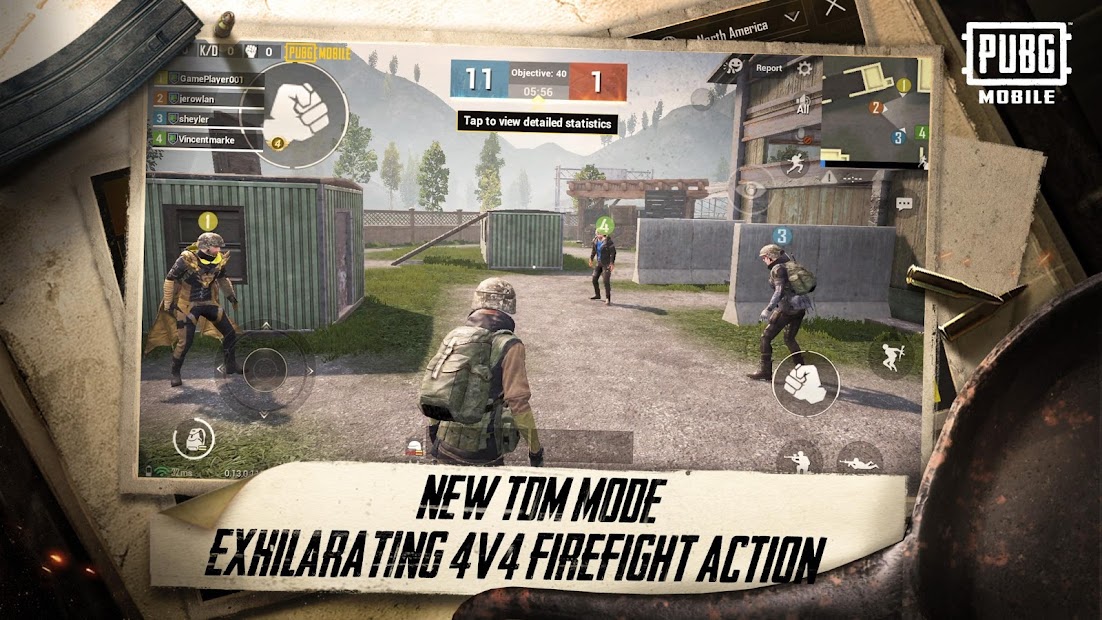Activate the eye free-look button

(x=751, y=190)
